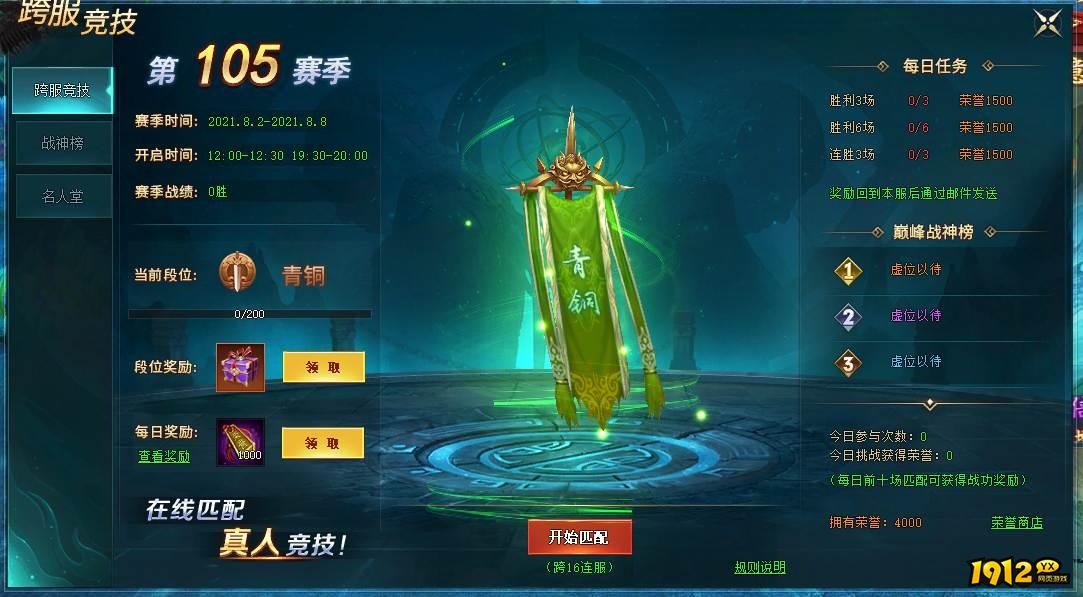Open the 规则说明 rules explanation
The height and width of the screenshot is (597, 1083).
(760, 567)
